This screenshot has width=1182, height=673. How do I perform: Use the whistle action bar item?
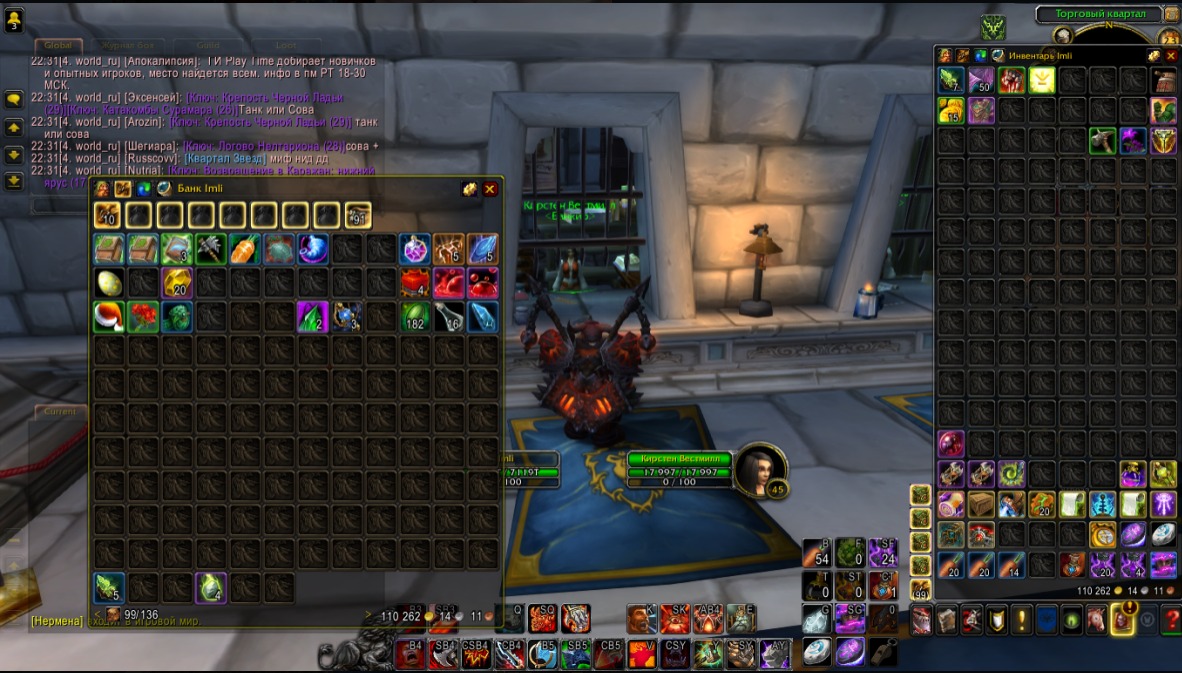tap(881, 651)
